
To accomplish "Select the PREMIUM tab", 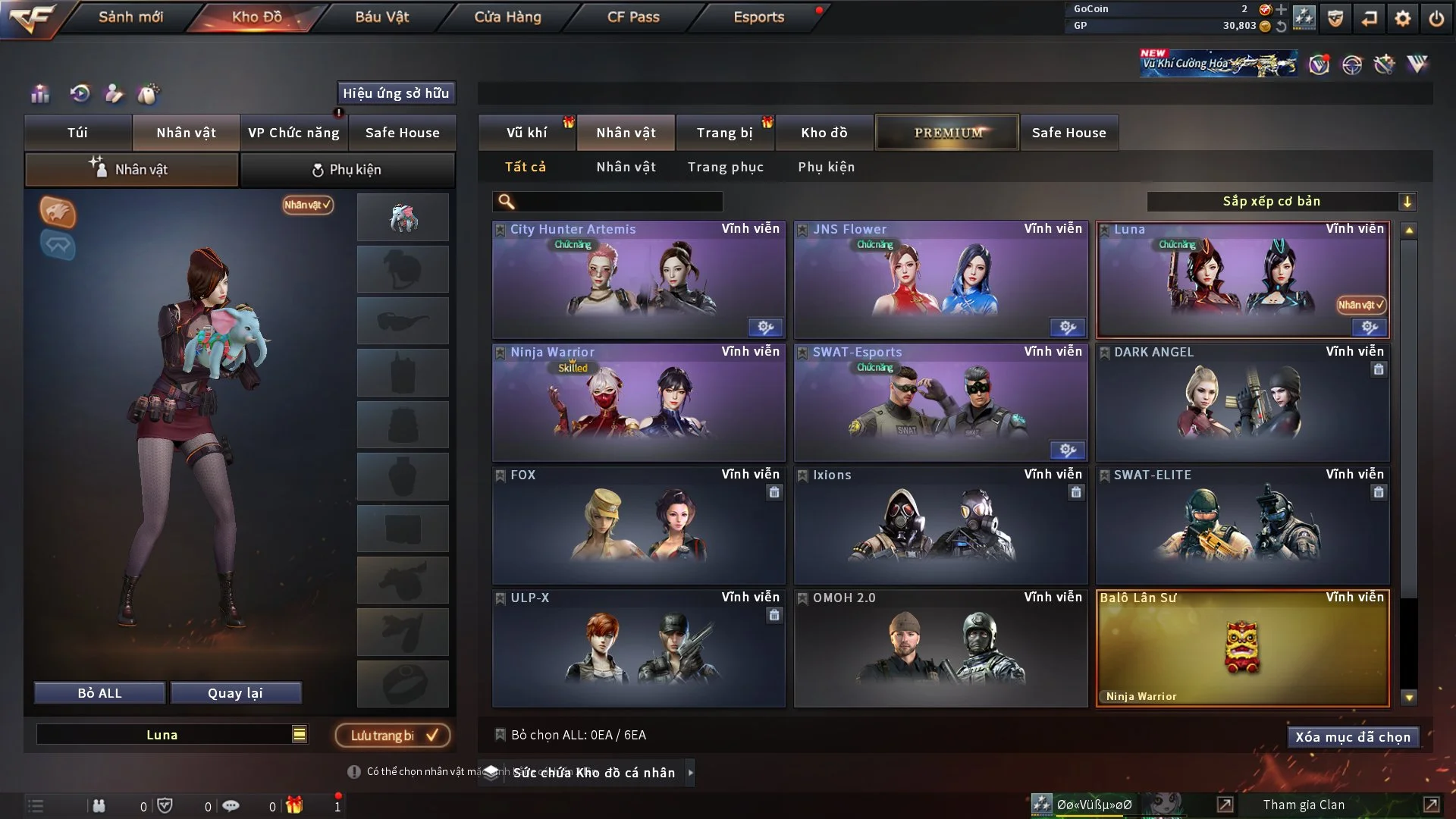I will click(x=947, y=133).
